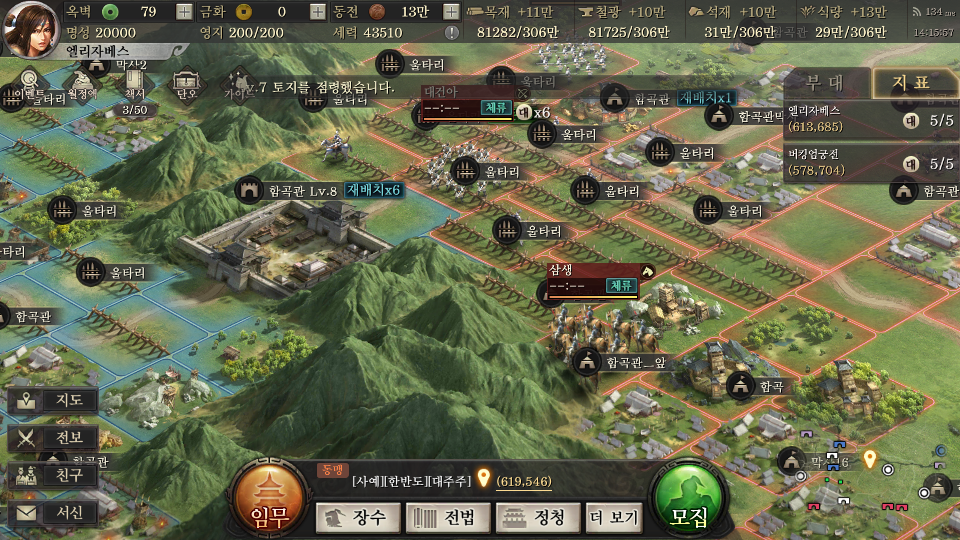Open the 원정예 icon
The width and height of the screenshot is (960, 540).
(x=82, y=82)
